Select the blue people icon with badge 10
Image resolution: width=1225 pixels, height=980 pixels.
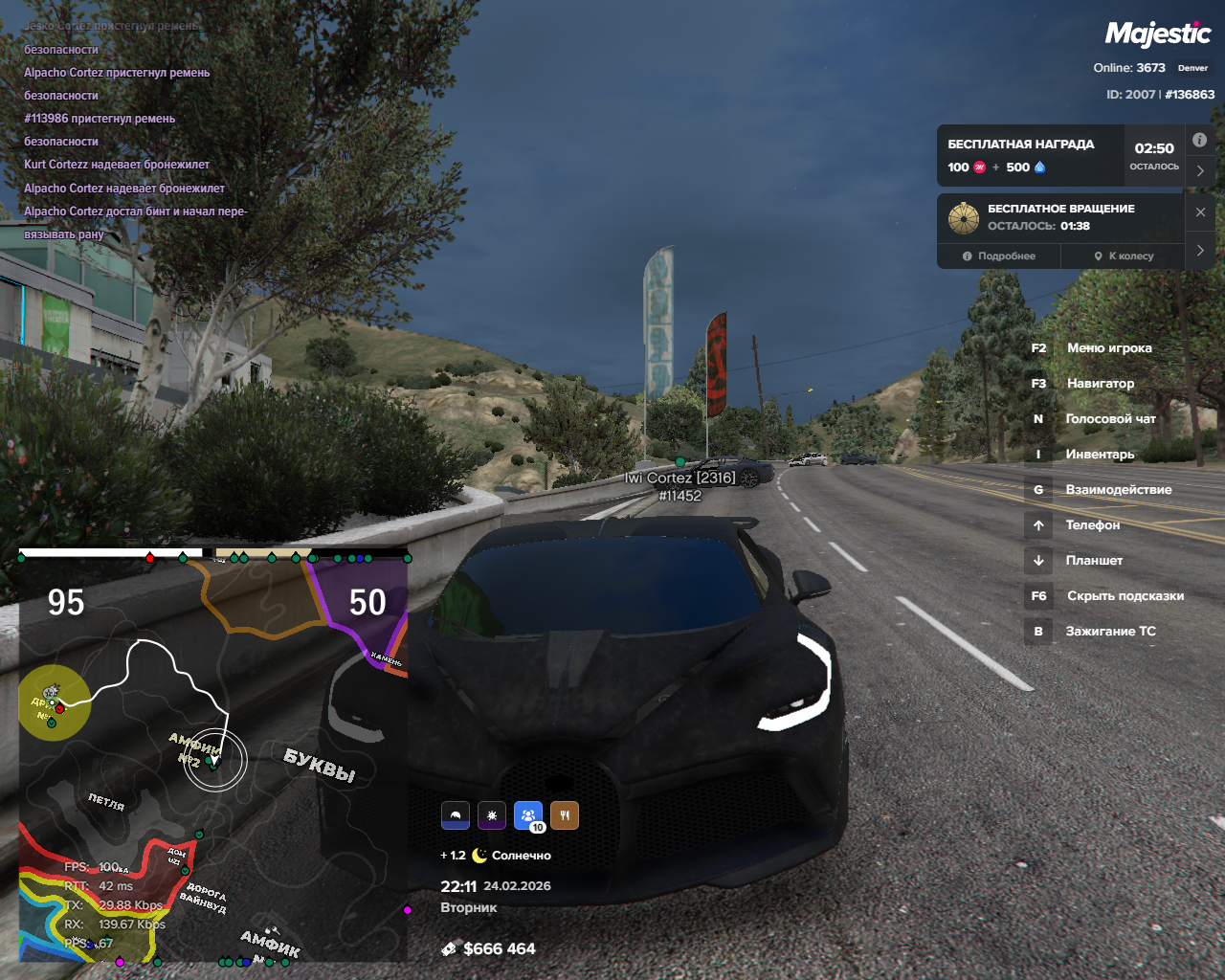[x=528, y=815]
